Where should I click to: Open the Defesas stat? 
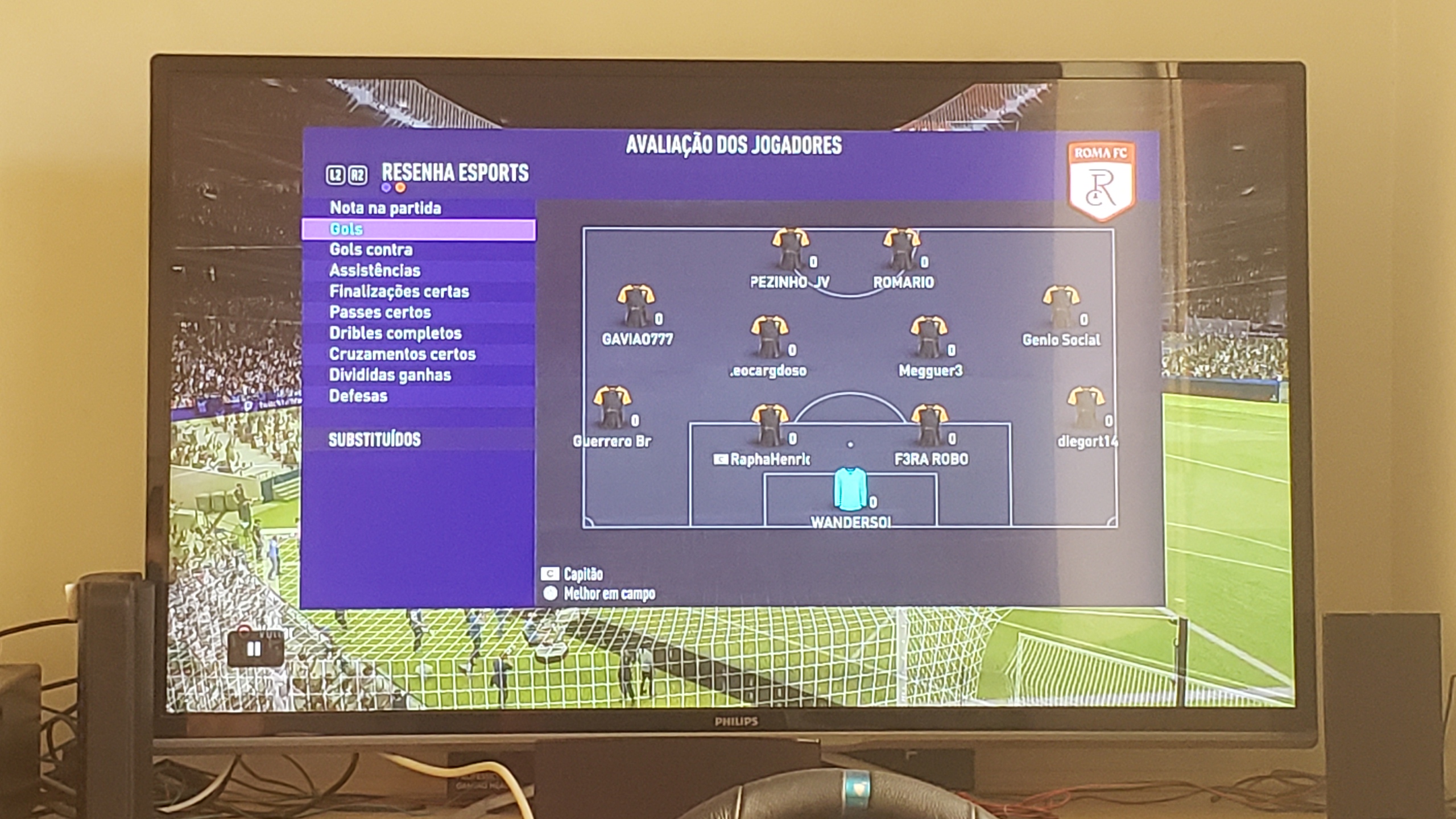point(358,396)
